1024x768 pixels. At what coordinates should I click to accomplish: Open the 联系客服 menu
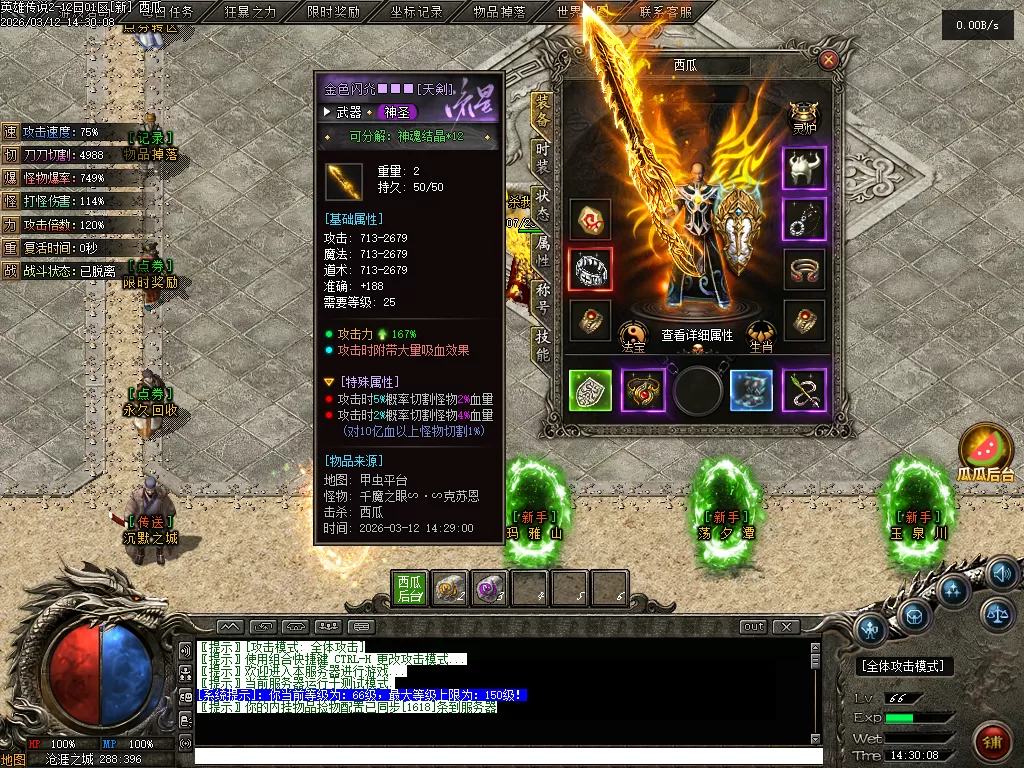[x=665, y=12]
